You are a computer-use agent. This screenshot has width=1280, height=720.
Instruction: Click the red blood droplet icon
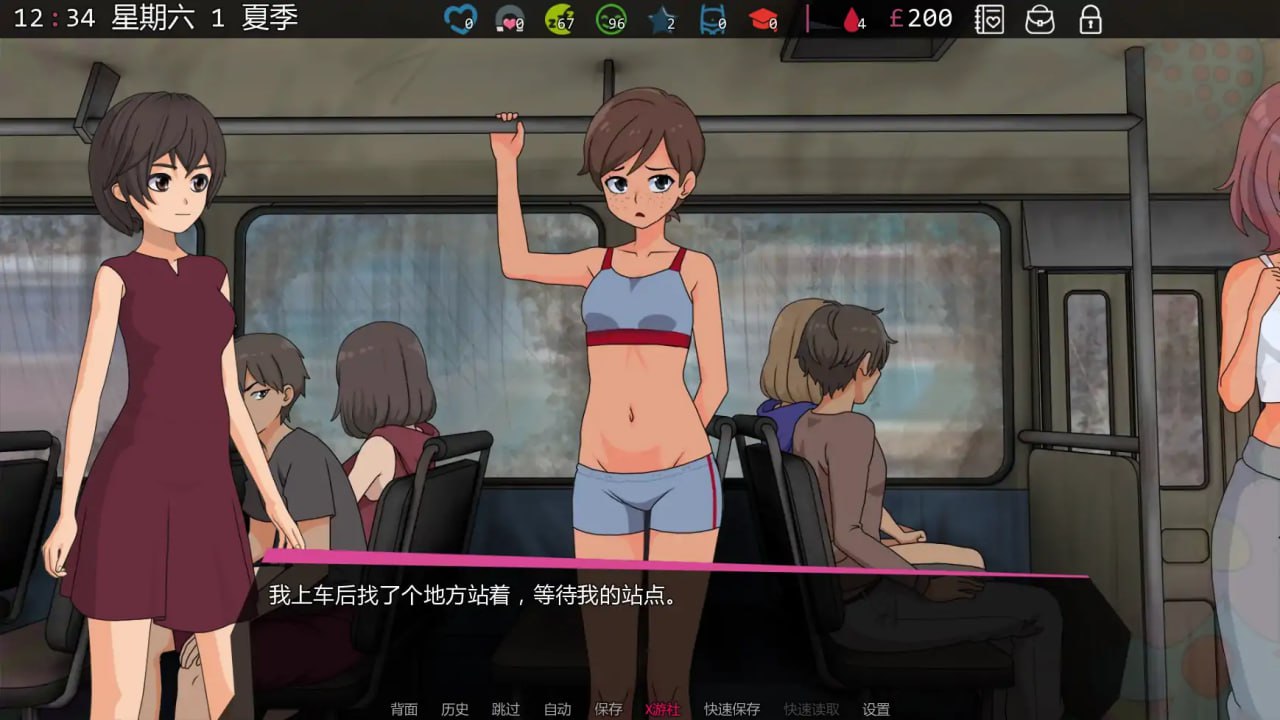click(x=851, y=18)
